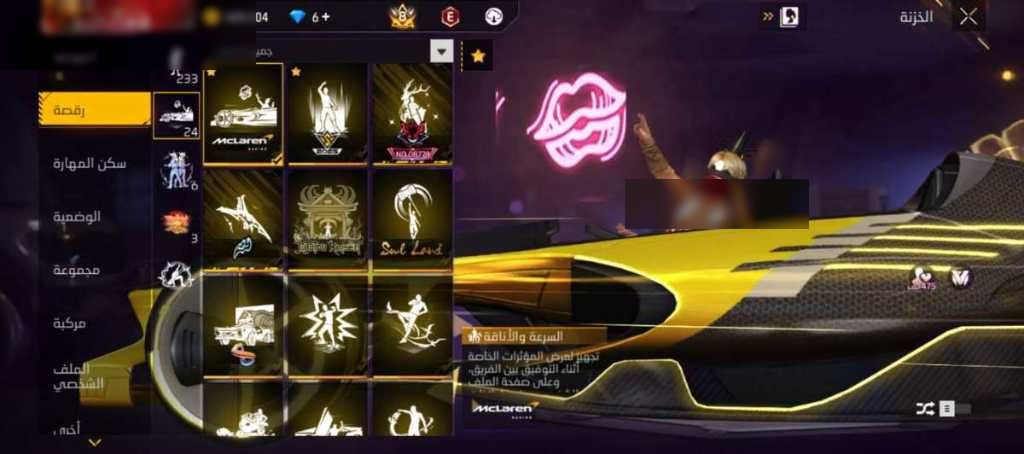Select the red NO.08736 emote tile
Viewport: 1024px width, 454px height.
coord(411,114)
